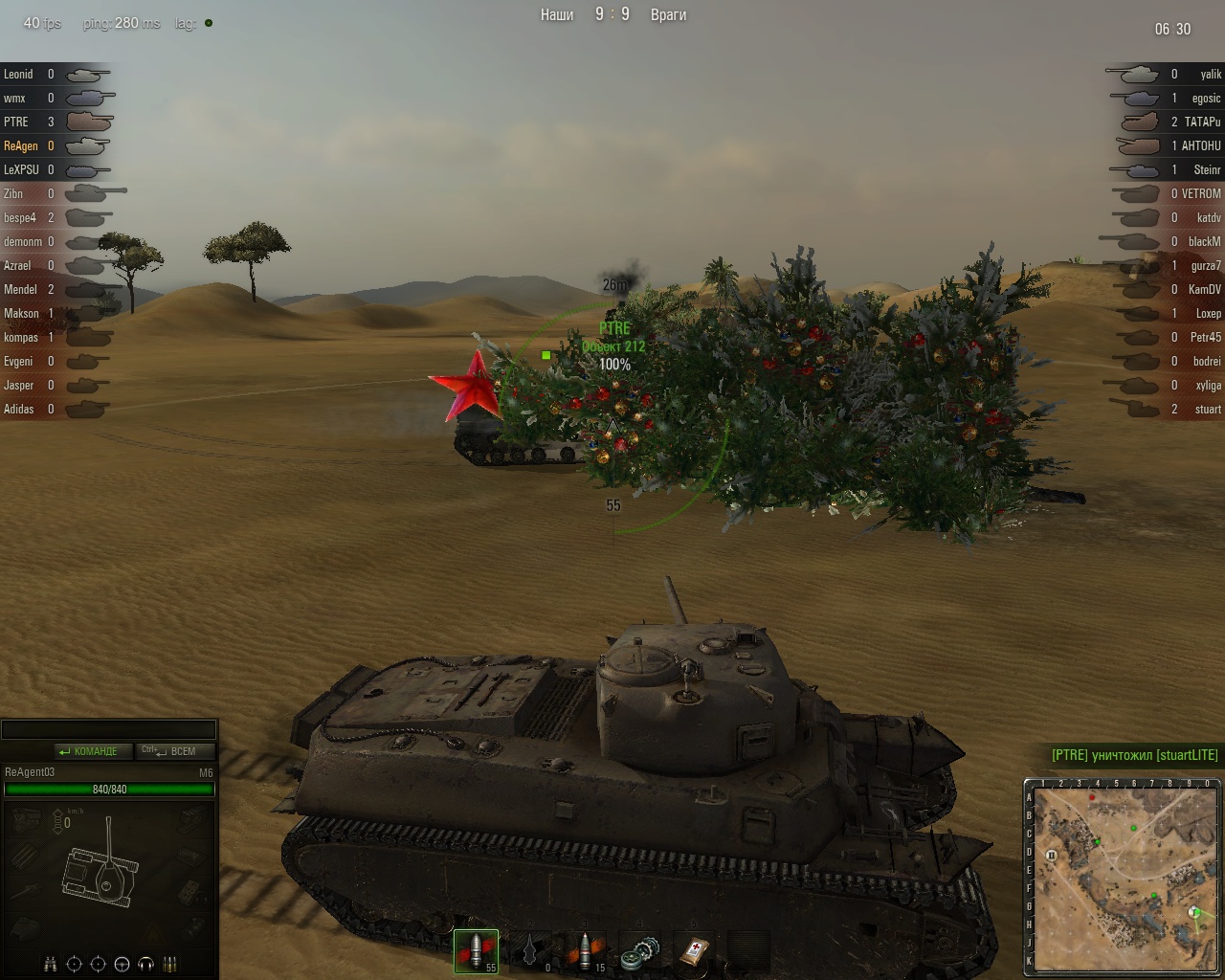
Task: Select enemy player stuart in the list
Action: [1208, 410]
